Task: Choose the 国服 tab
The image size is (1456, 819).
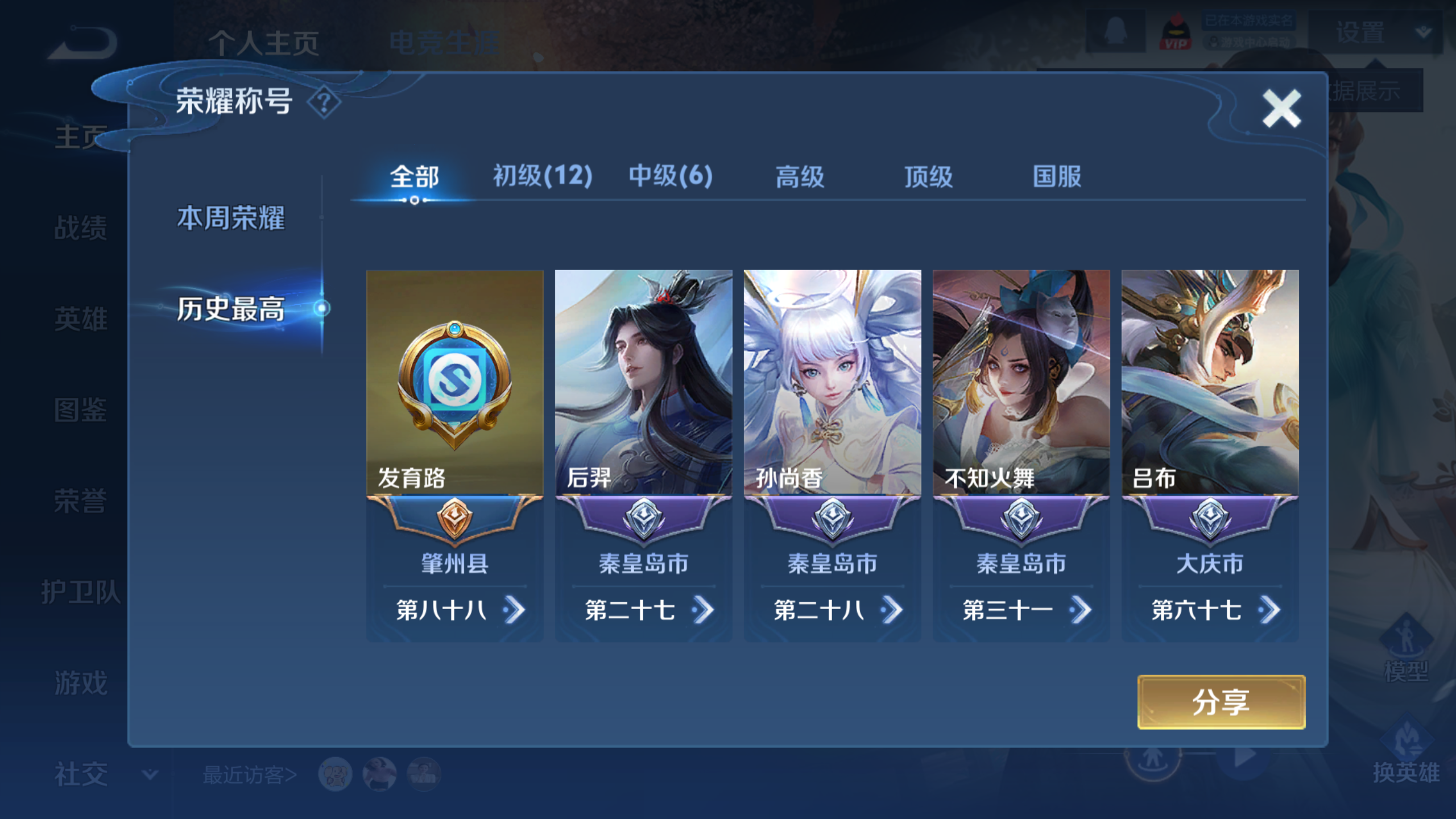Action: point(1057,177)
